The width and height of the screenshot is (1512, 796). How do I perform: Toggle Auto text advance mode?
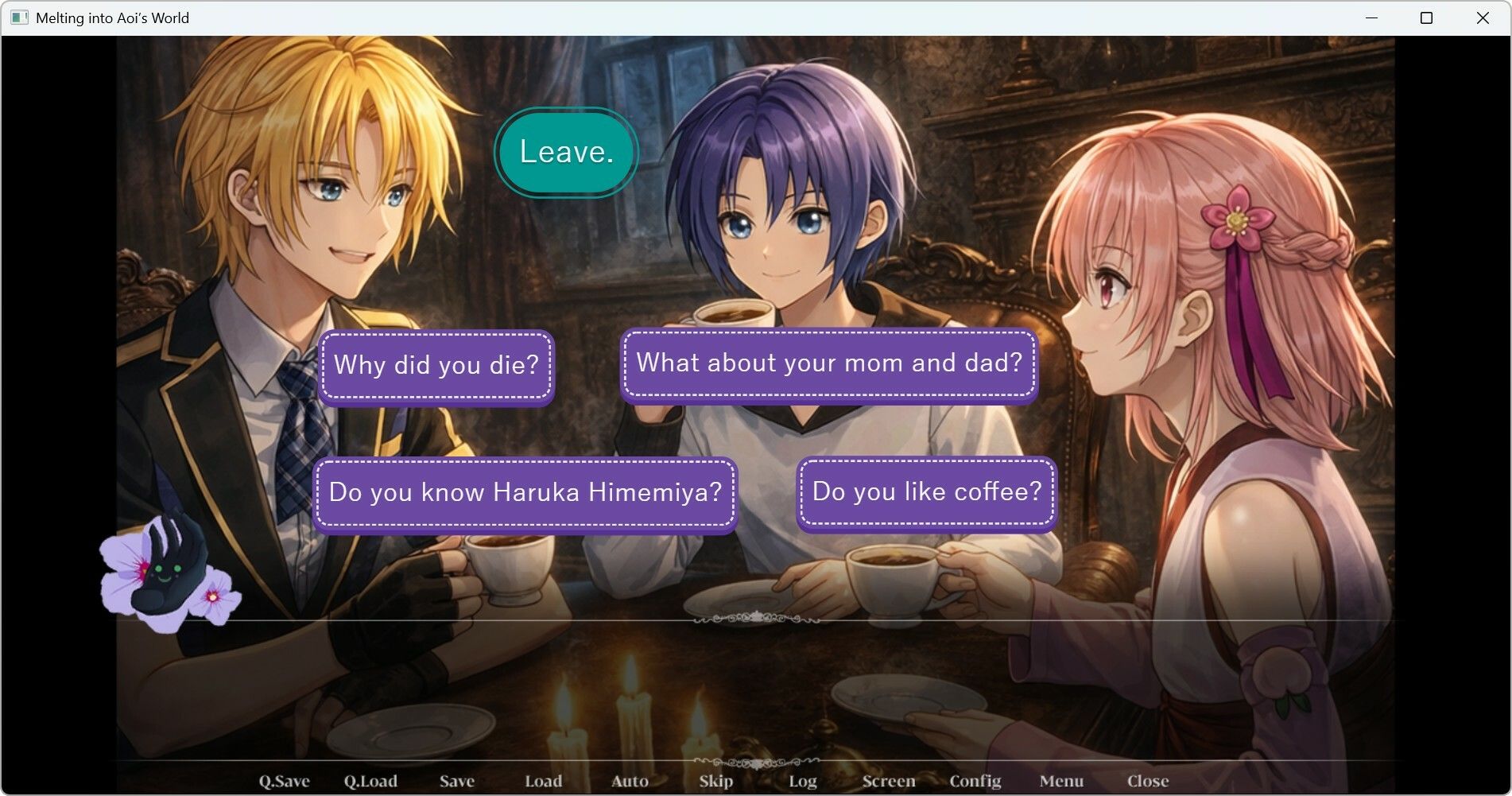click(630, 781)
